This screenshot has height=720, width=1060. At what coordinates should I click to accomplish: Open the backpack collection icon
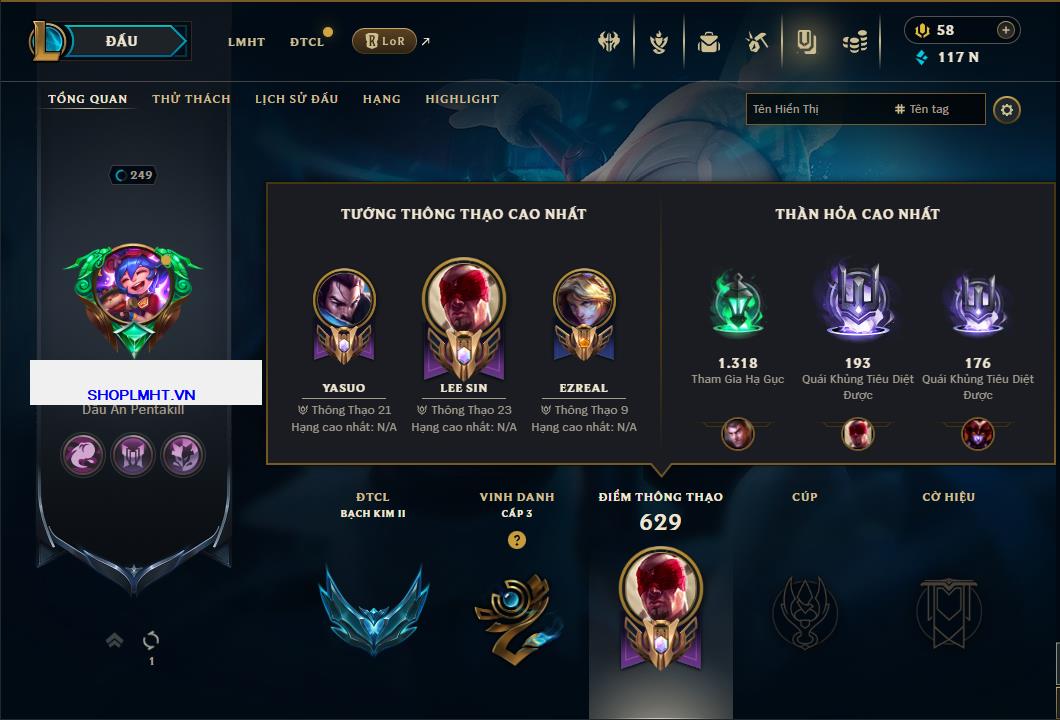[x=709, y=42]
